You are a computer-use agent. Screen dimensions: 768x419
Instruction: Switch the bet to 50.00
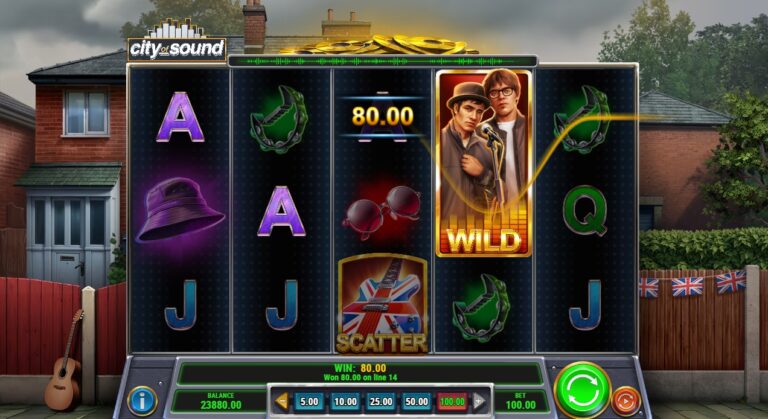(417, 401)
